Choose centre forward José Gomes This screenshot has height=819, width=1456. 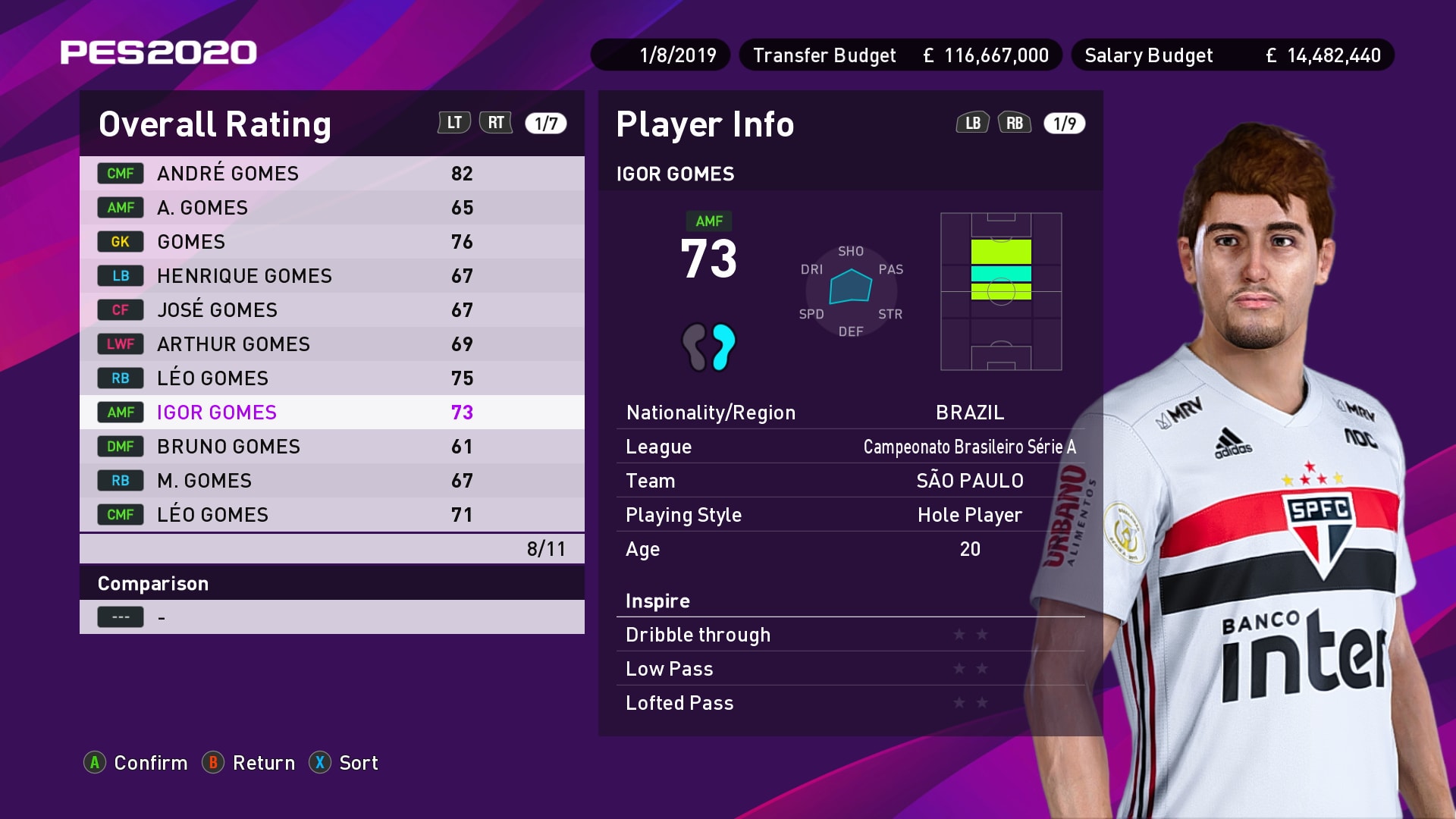coord(331,310)
